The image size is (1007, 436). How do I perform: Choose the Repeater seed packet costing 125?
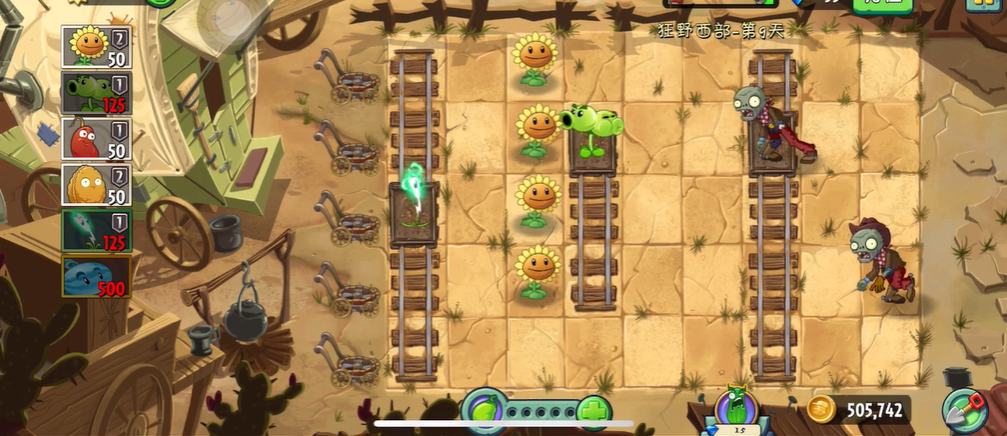click(98, 93)
